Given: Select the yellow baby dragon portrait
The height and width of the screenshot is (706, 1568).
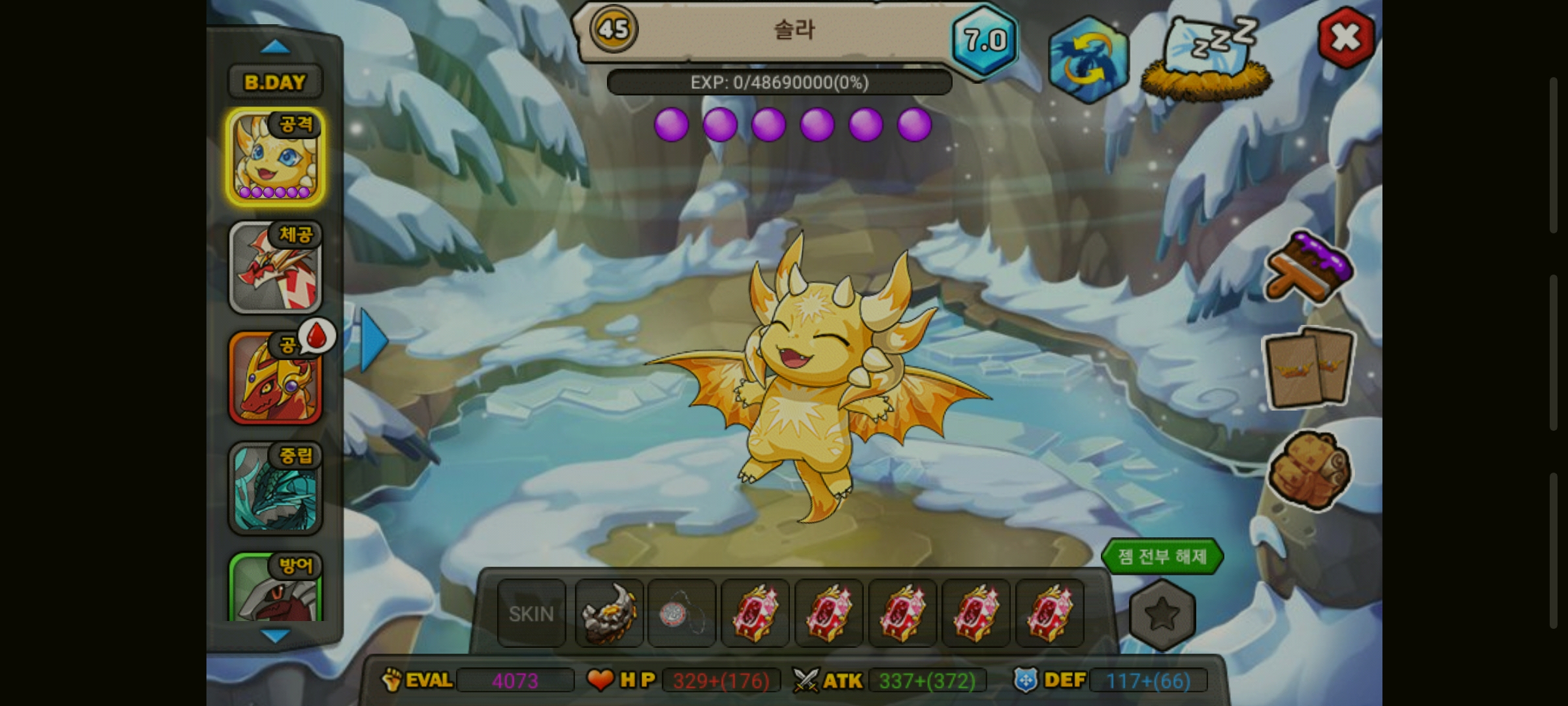Looking at the screenshot, I should (275, 158).
